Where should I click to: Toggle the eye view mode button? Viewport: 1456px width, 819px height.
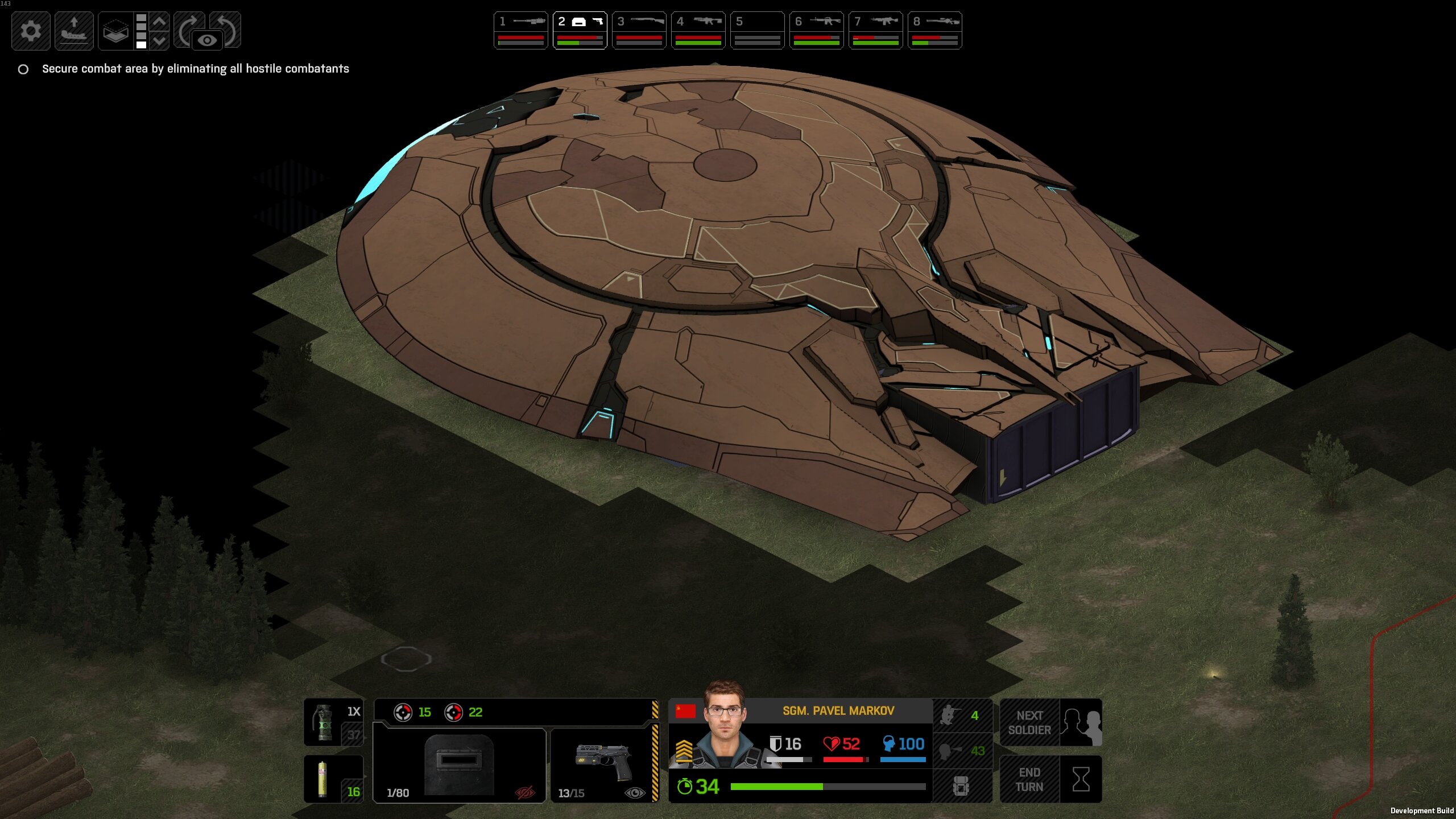point(208,40)
